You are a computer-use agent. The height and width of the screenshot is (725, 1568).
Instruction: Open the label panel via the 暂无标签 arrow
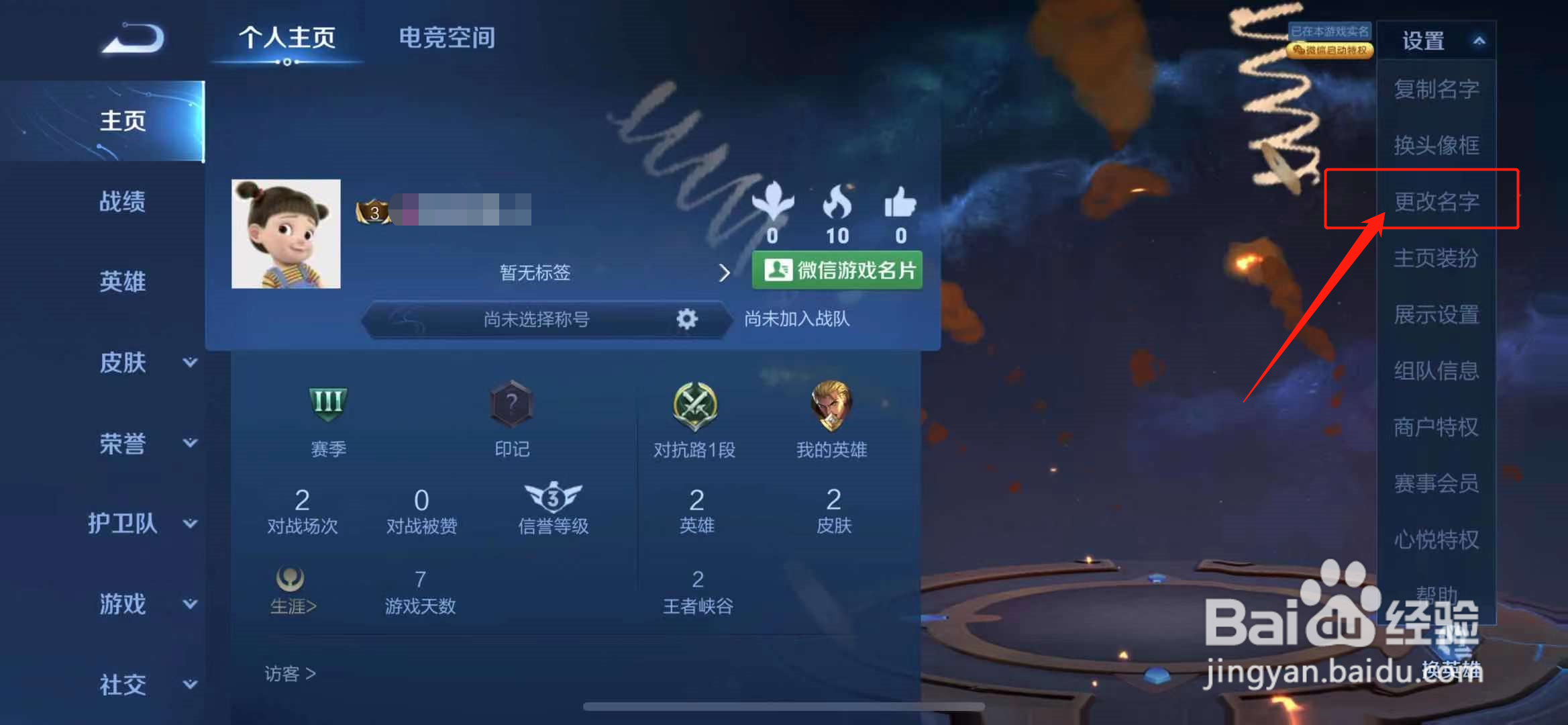(x=725, y=273)
